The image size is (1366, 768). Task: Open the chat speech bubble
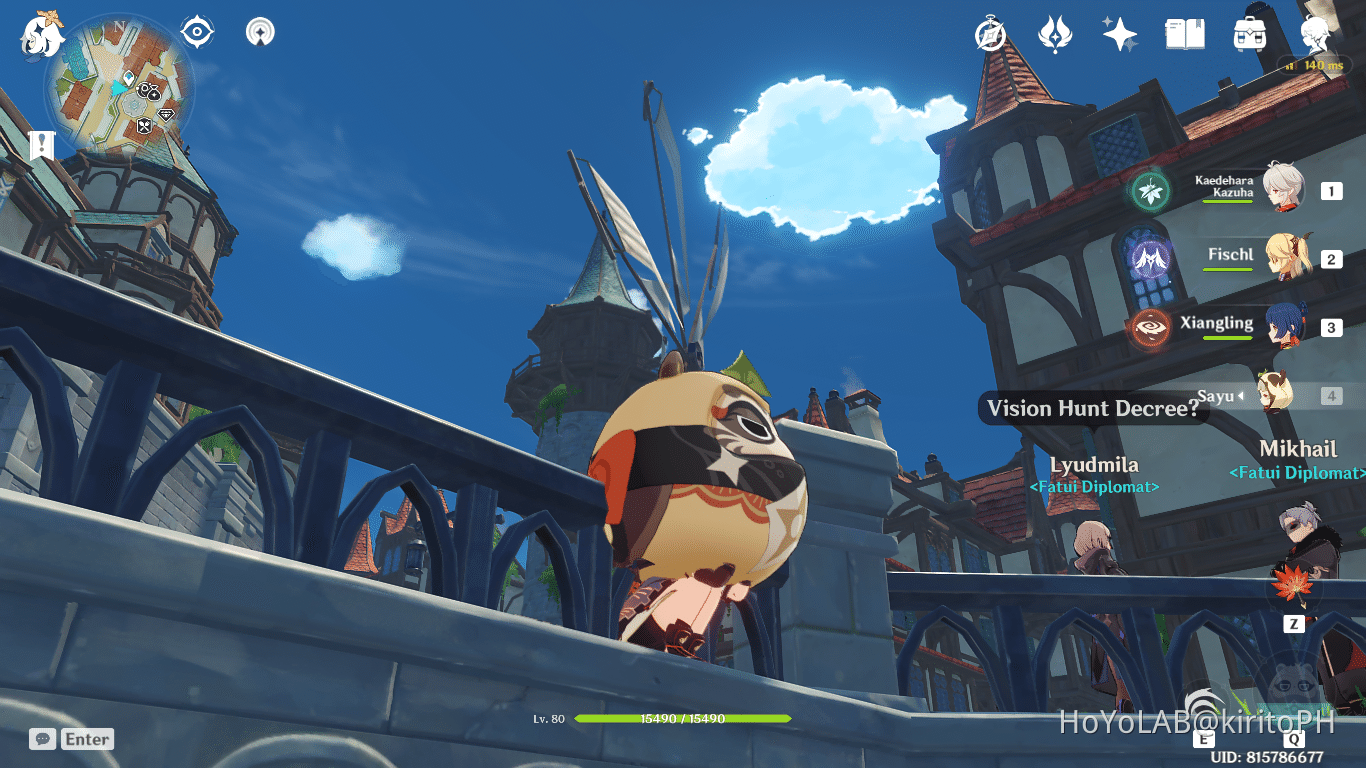coord(42,739)
